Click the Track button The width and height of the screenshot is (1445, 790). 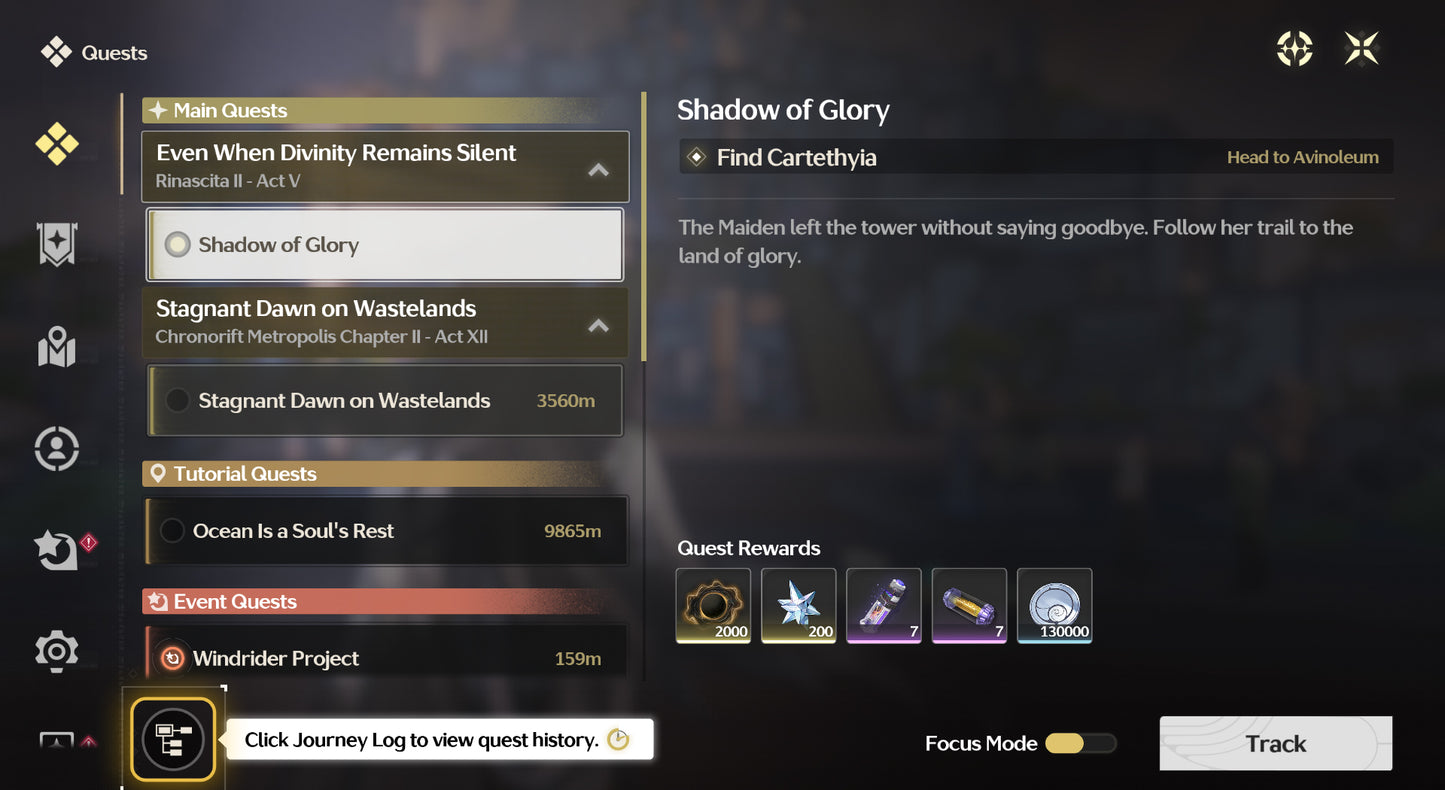1275,744
